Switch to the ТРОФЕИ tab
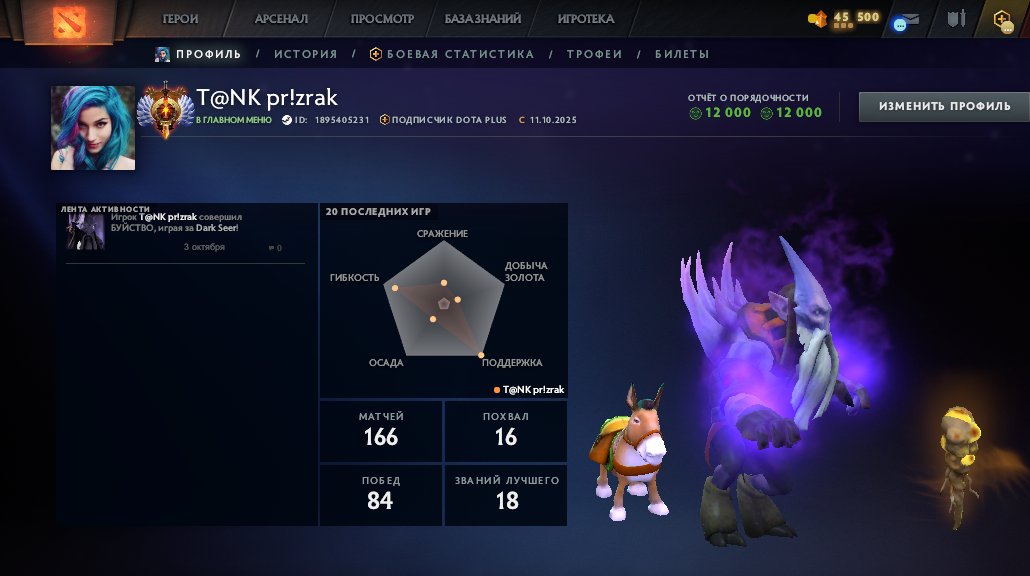This screenshot has width=1030, height=576. tap(594, 54)
